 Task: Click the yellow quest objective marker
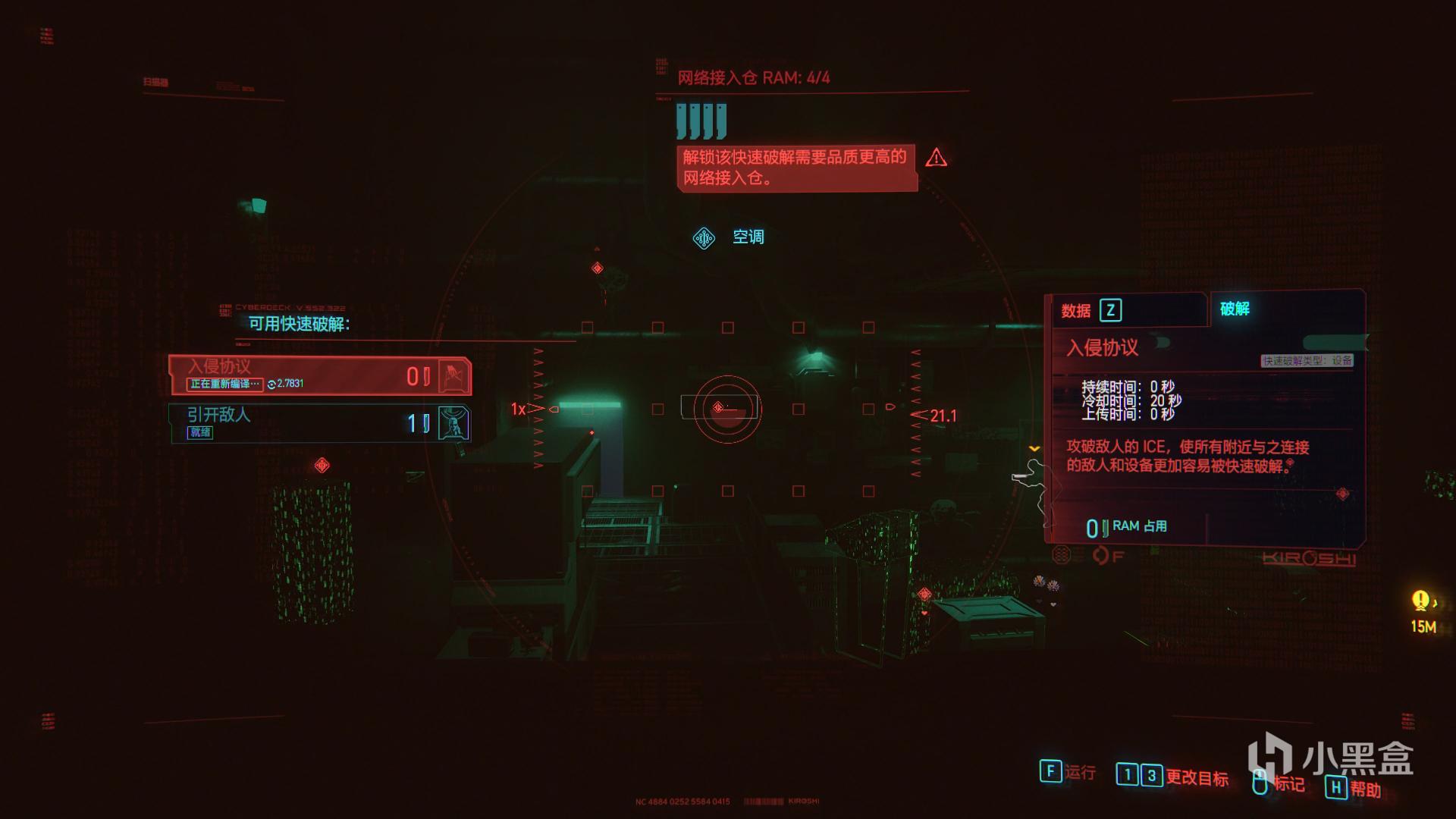click(x=1420, y=601)
